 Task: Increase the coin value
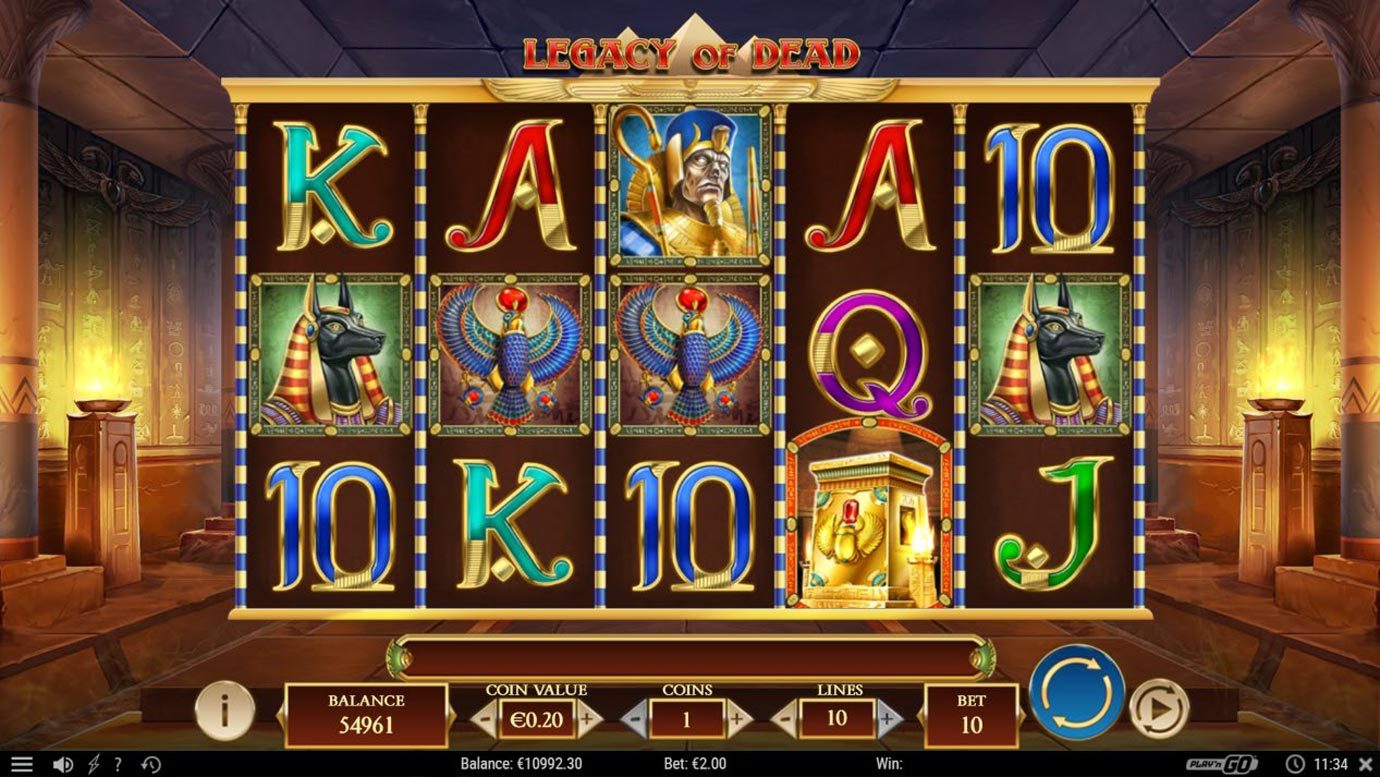(x=587, y=718)
